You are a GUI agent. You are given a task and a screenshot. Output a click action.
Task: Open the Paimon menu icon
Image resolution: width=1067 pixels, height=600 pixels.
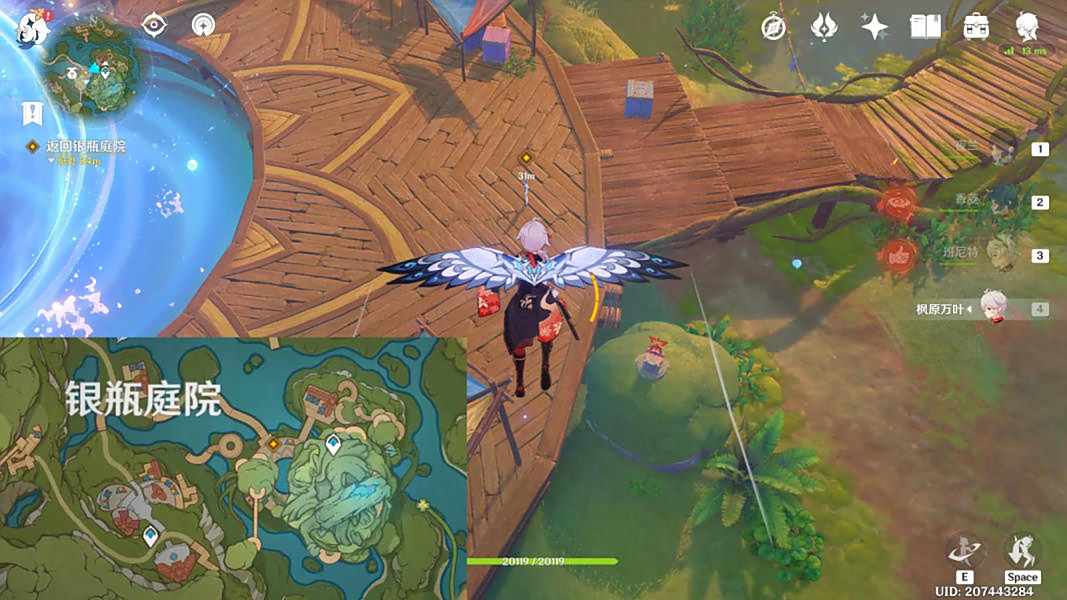33,28
